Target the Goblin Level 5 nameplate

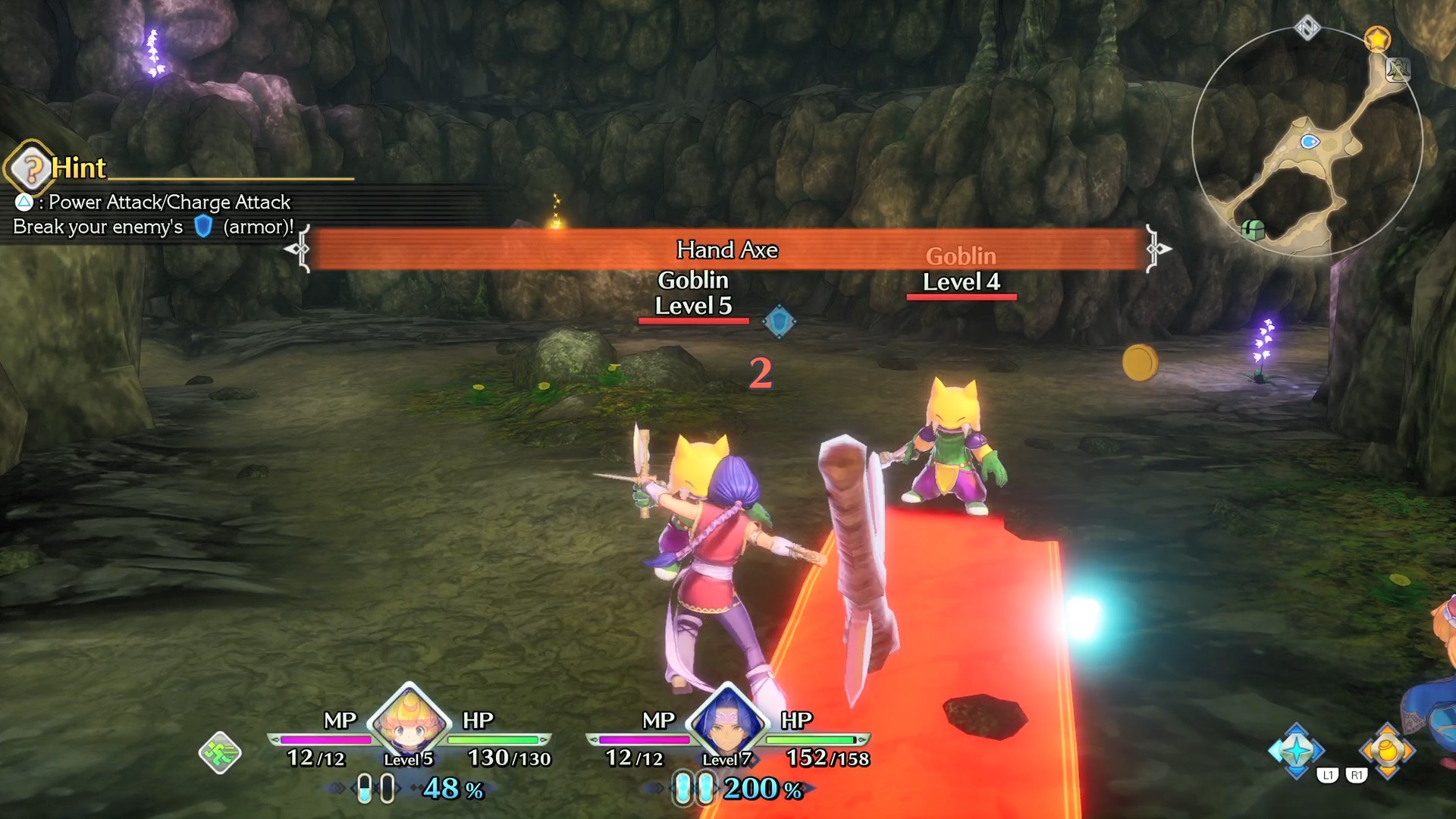pyautogui.click(x=693, y=293)
